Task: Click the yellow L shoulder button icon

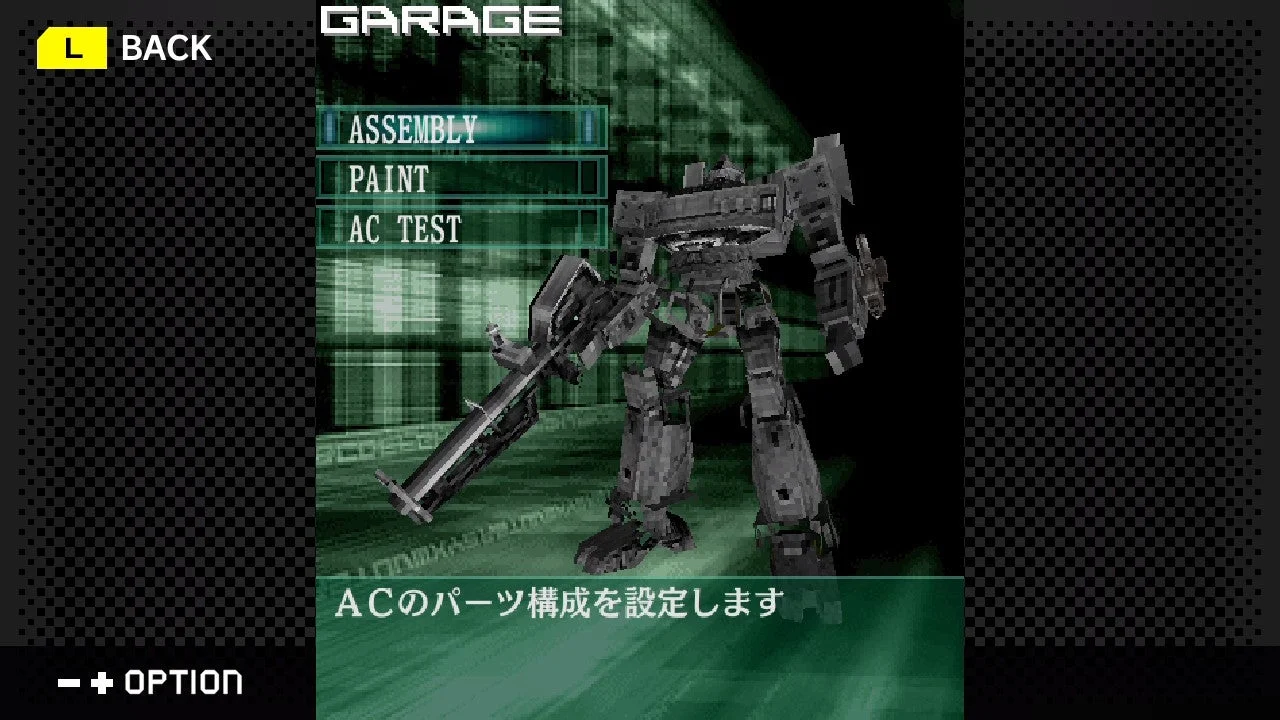Action: click(71, 46)
